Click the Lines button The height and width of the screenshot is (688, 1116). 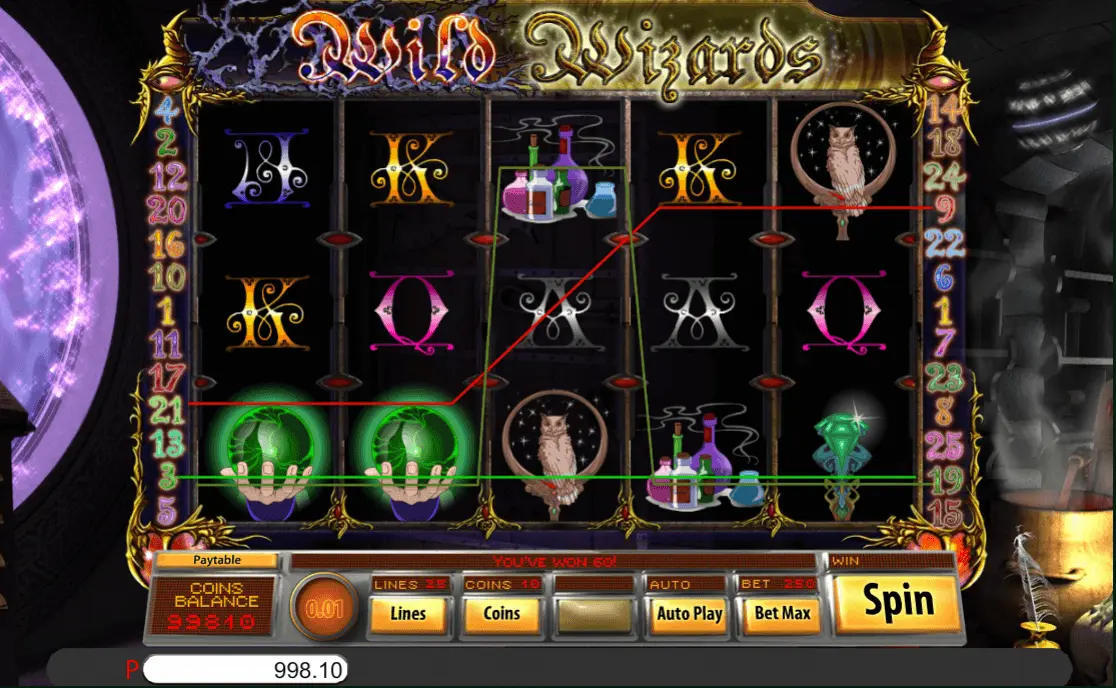pyautogui.click(x=407, y=613)
